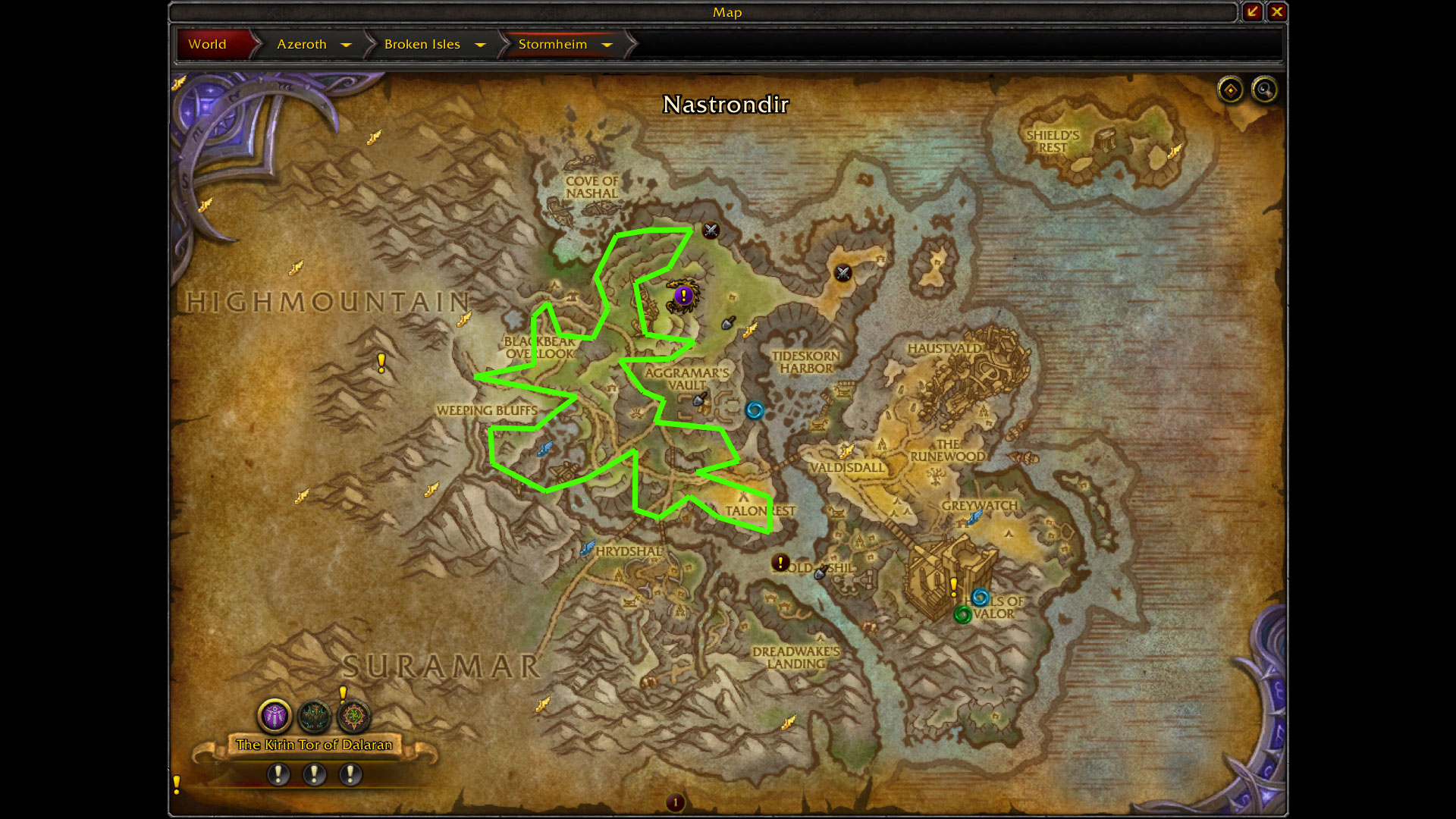The width and height of the screenshot is (1456, 819).
Task: Select the red exclamation quest marker near Talonrest
Action: (780, 563)
